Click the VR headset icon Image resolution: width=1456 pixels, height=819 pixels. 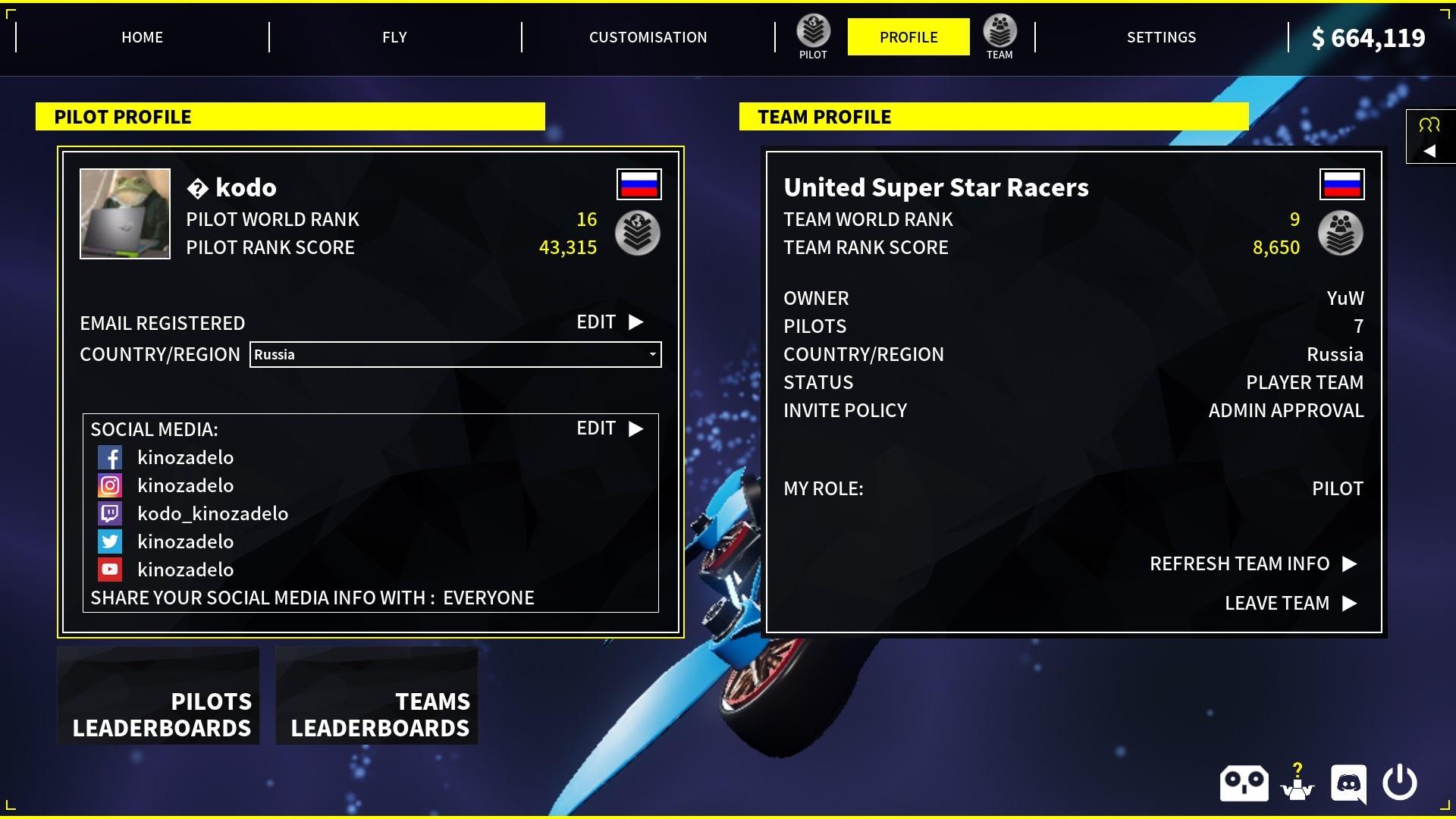click(1244, 783)
